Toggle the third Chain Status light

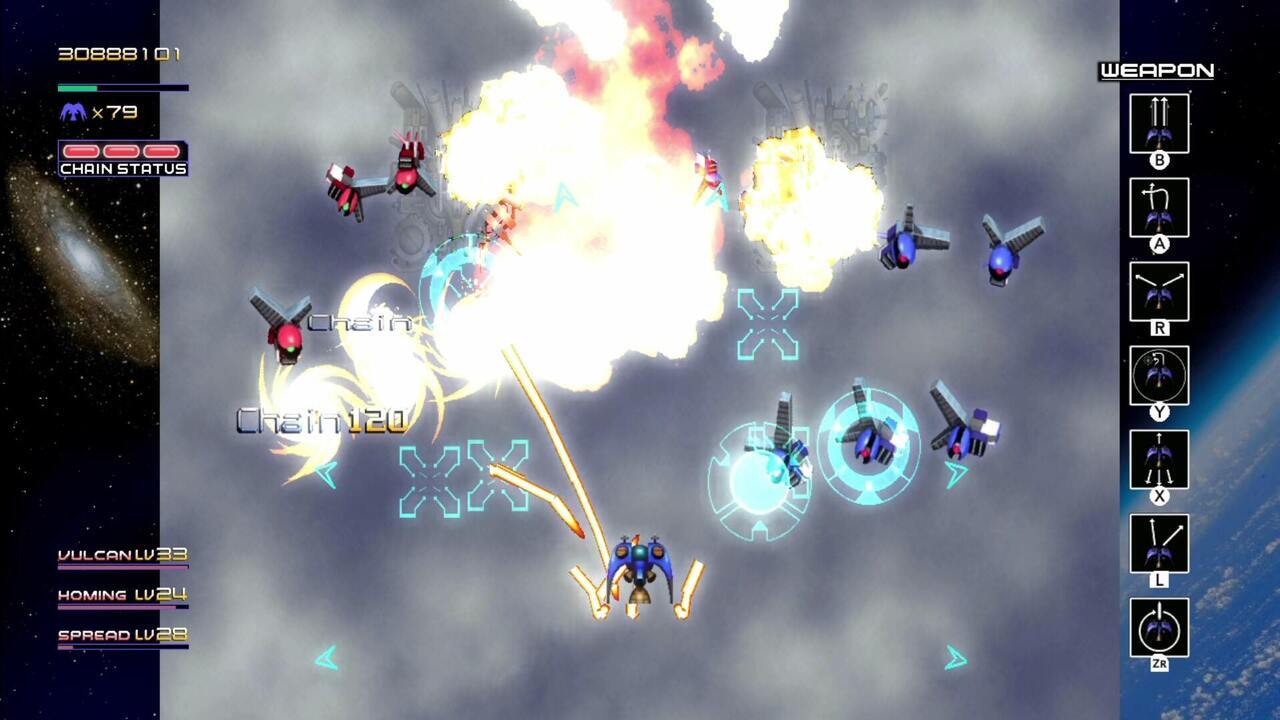click(160, 152)
